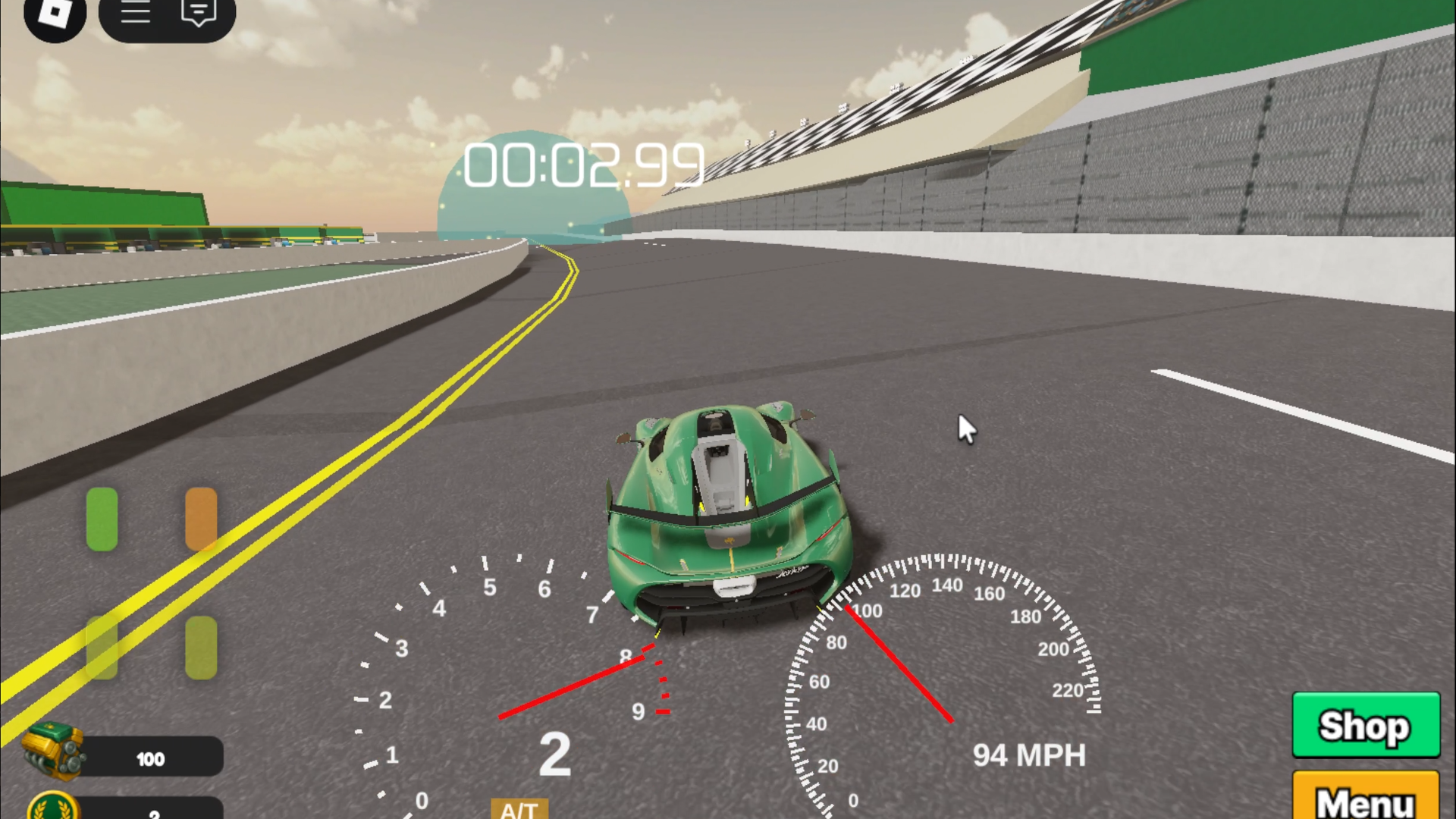Image resolution: width=1456 pixels, height=819 pixels.
Task: Toggle the dimmed left pedal indicator
Action: [102, 648]
